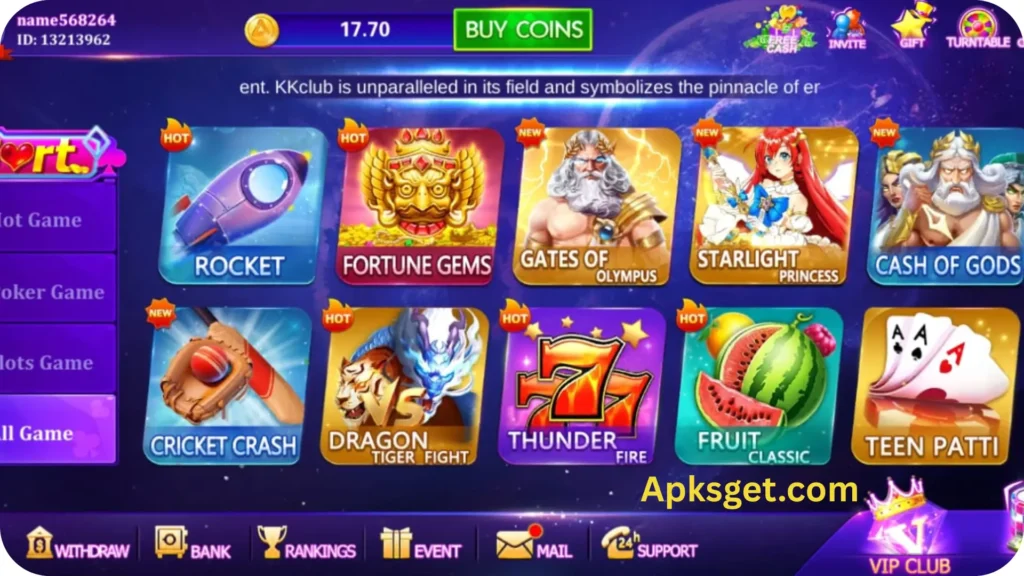
Task: Select the Gates of Olympus game
Action: (596, 205)
